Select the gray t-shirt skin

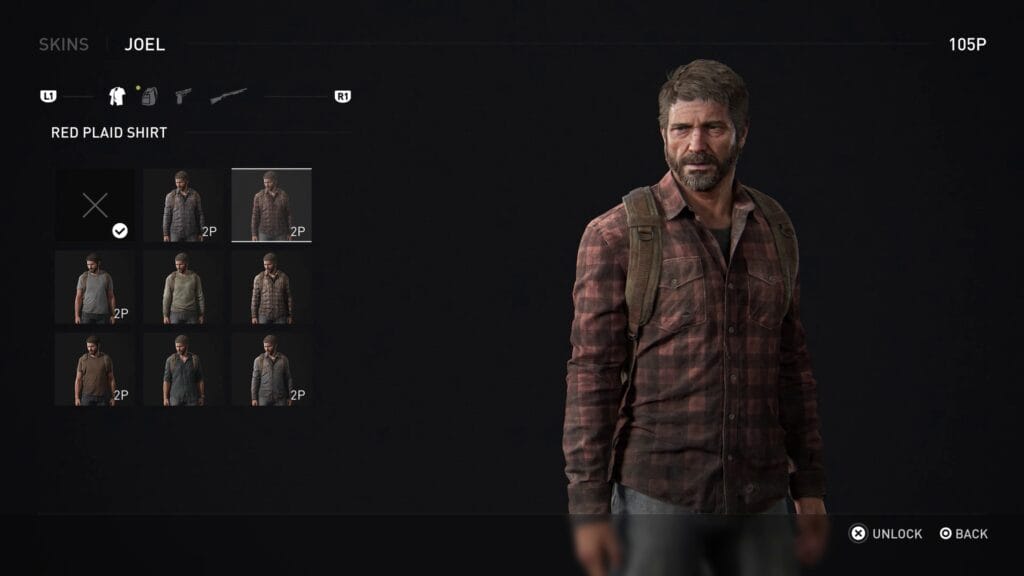point(95,287)
